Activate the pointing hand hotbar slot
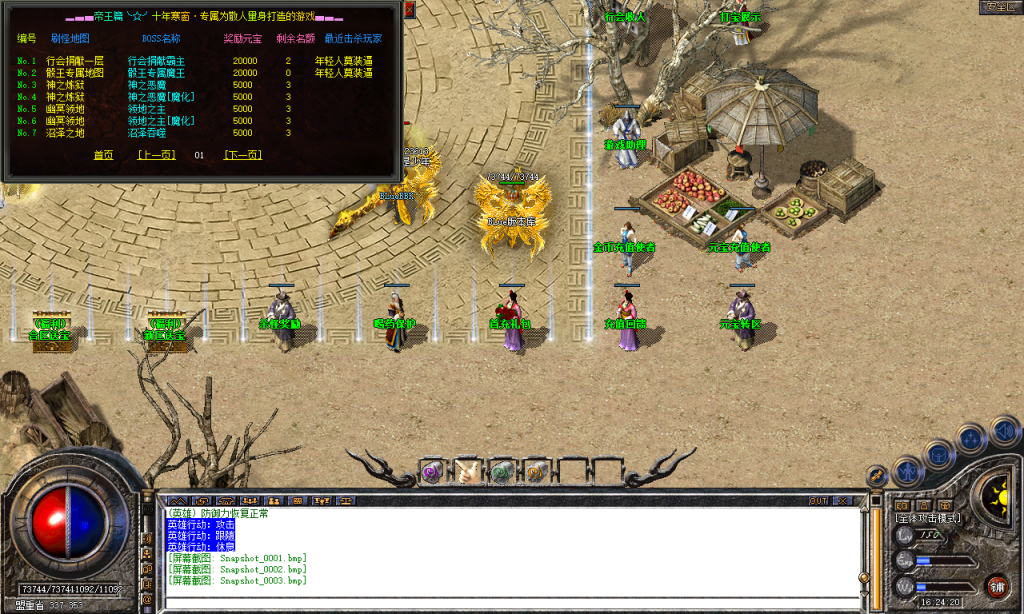Screen dimensions: 1024x614 coord(467,471)
